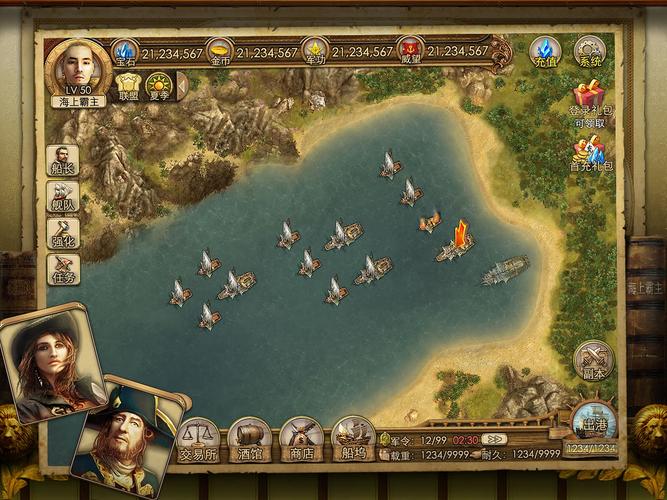This screenshot has width=667, height=500.
Task: Open the 商店 shop
Action: point(300,438)
